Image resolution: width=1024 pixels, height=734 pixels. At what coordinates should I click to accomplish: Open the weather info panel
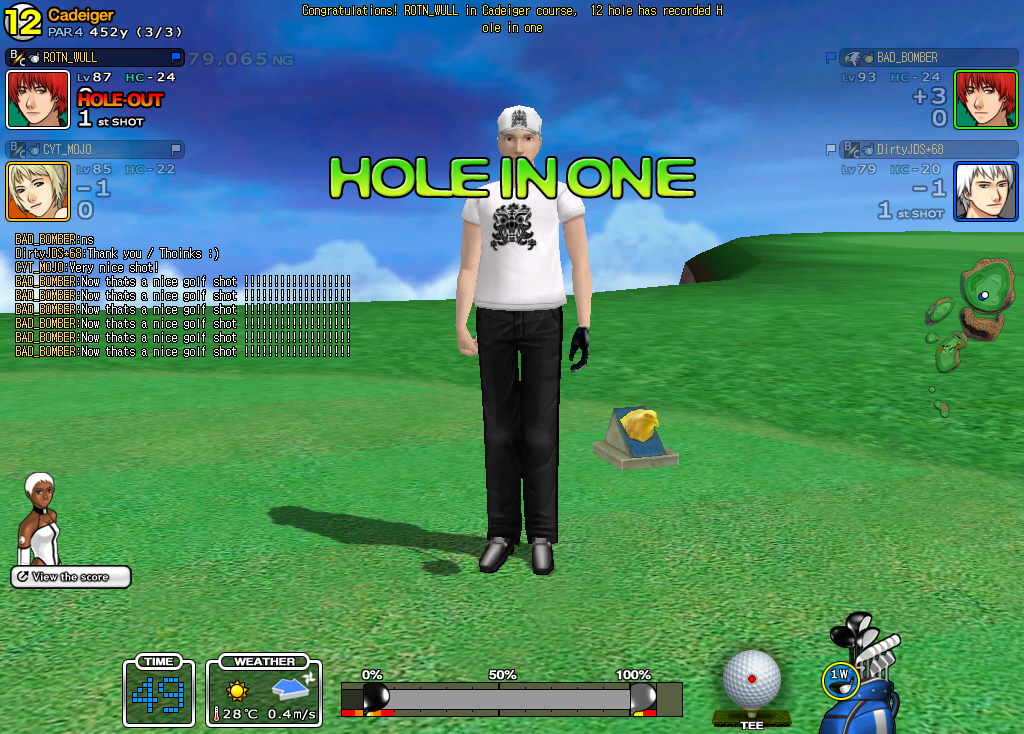(x=264, y=690)
